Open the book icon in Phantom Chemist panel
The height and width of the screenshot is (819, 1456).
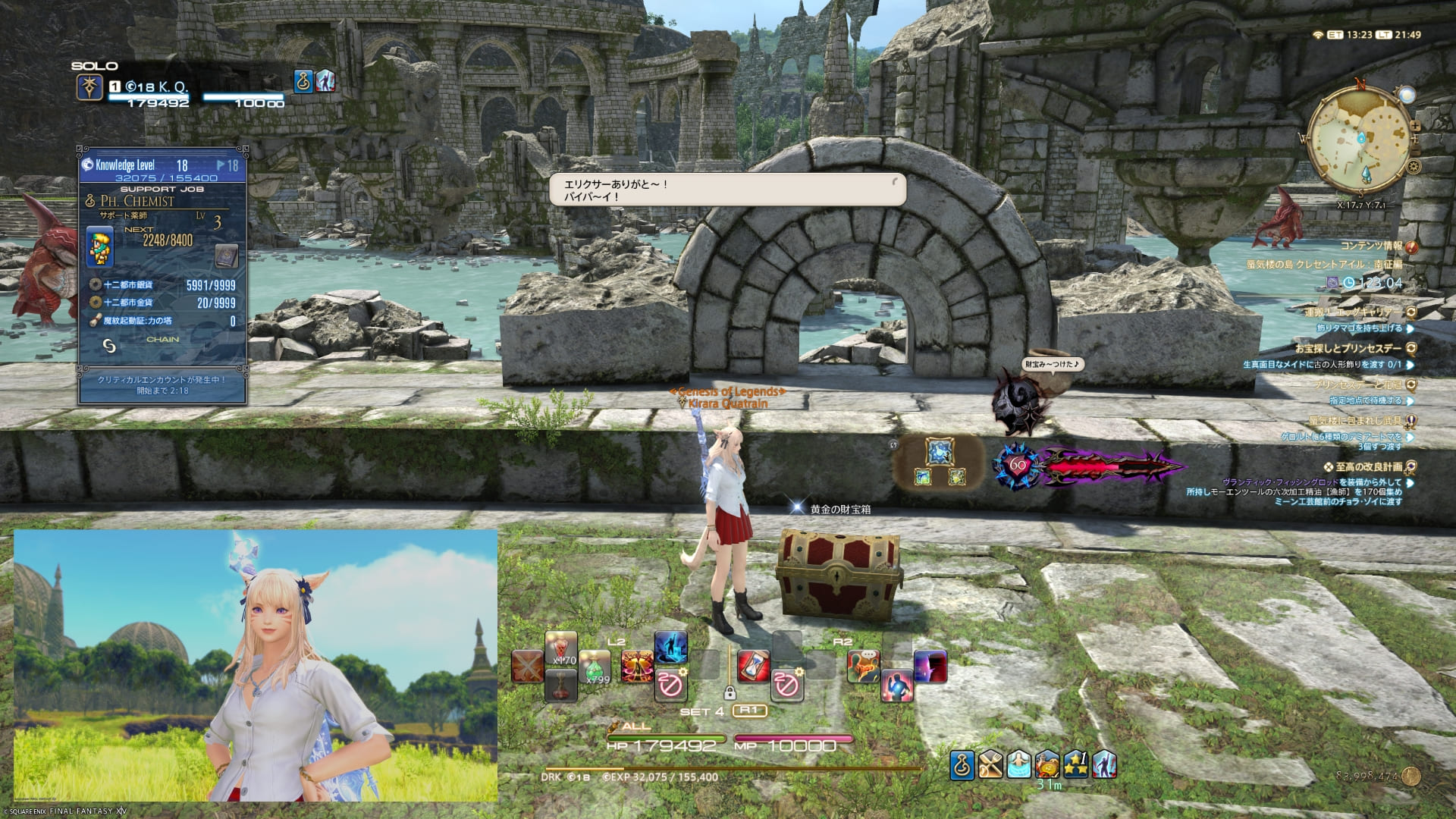tap(227, 256)
